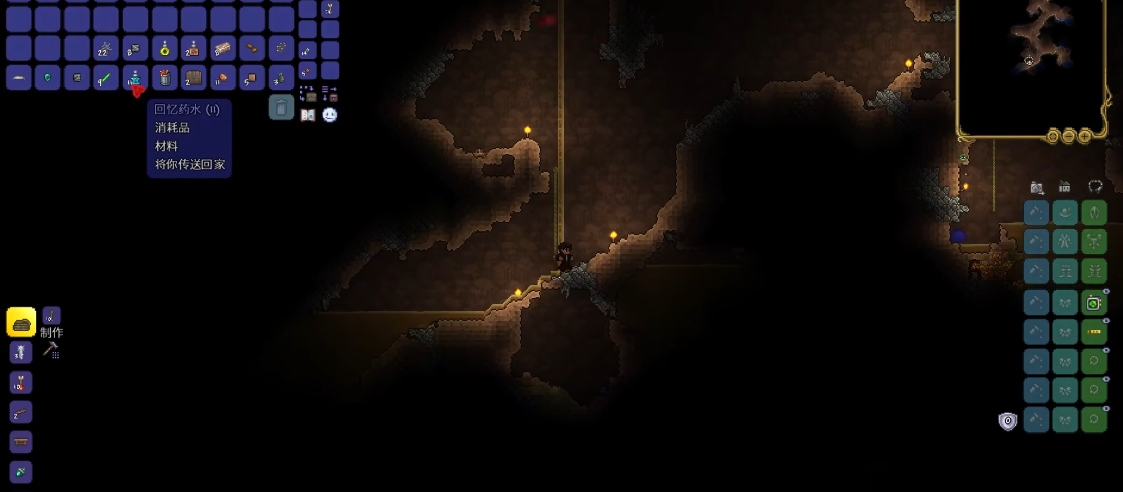Viewport: 1123px width, 492px height.
Task: Choose the metal trash can item slot
Action: [164, 77]
